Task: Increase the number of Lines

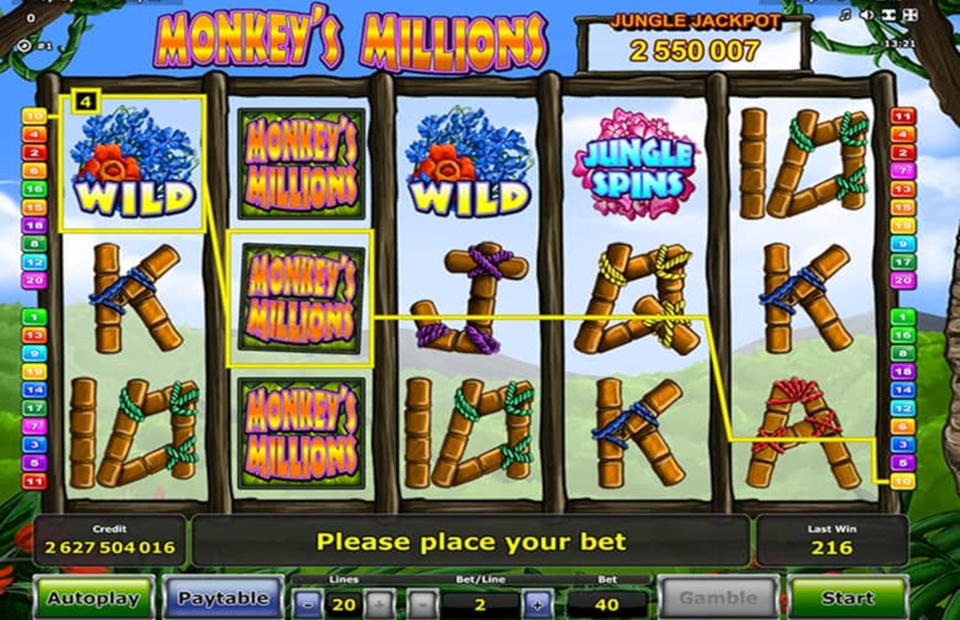Action: [379, 604]
